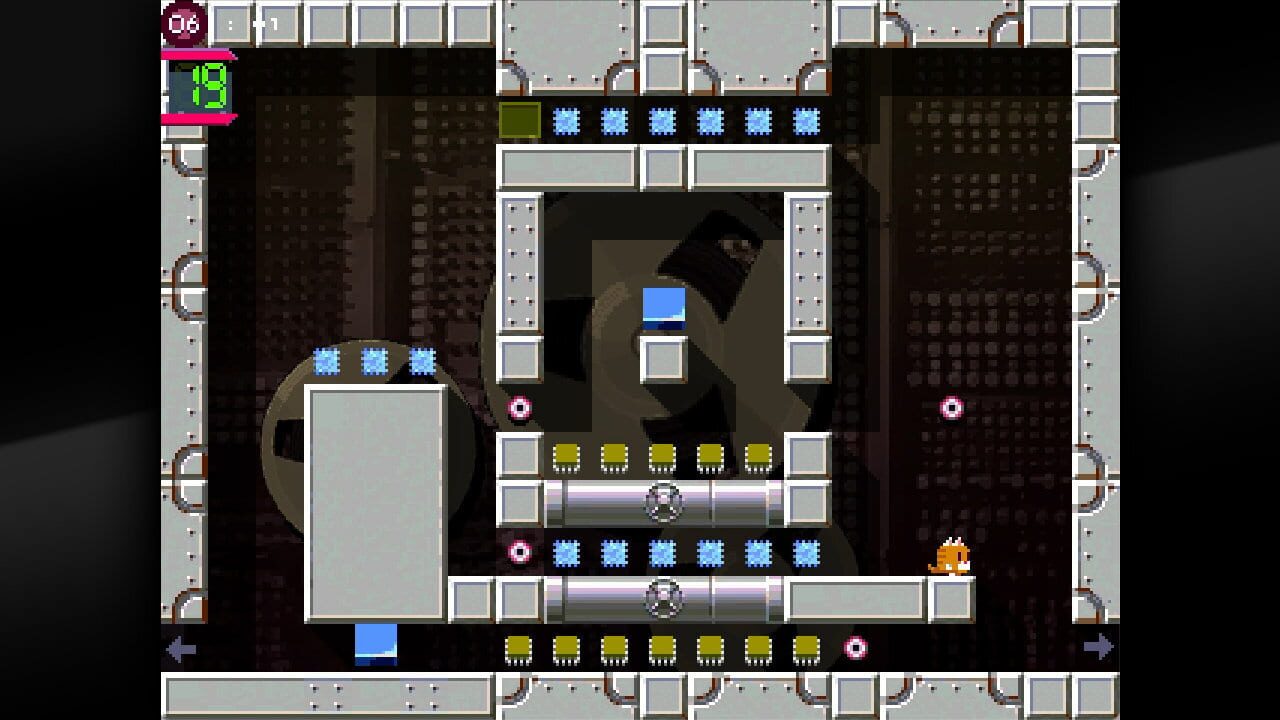Click the olive-green square tile near the top wall
The height and width of the screenshot is (720, 1280).
pos(520,120)
